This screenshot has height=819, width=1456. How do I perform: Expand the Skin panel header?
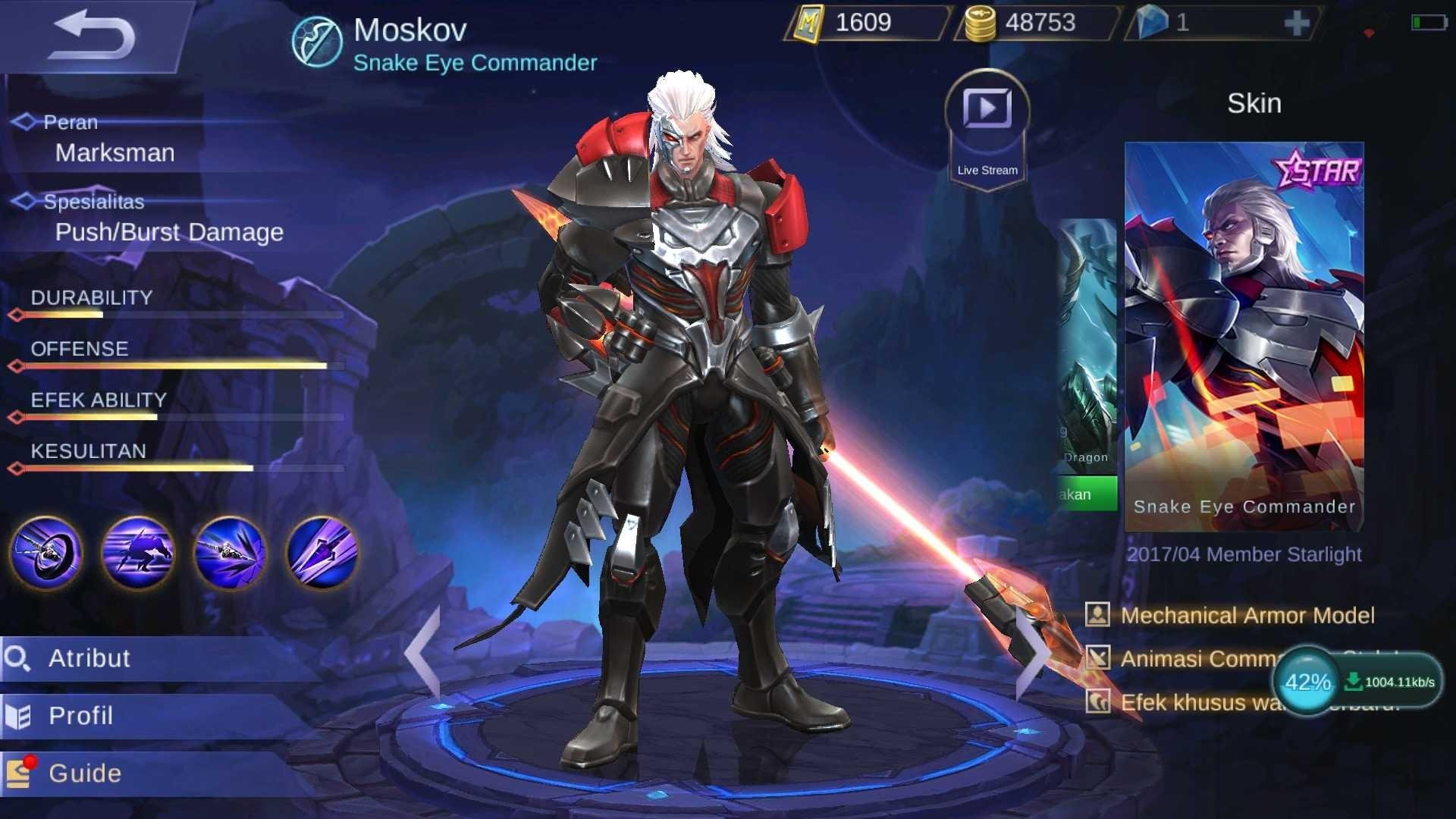pyautogui.click(x=1254, y=103)
